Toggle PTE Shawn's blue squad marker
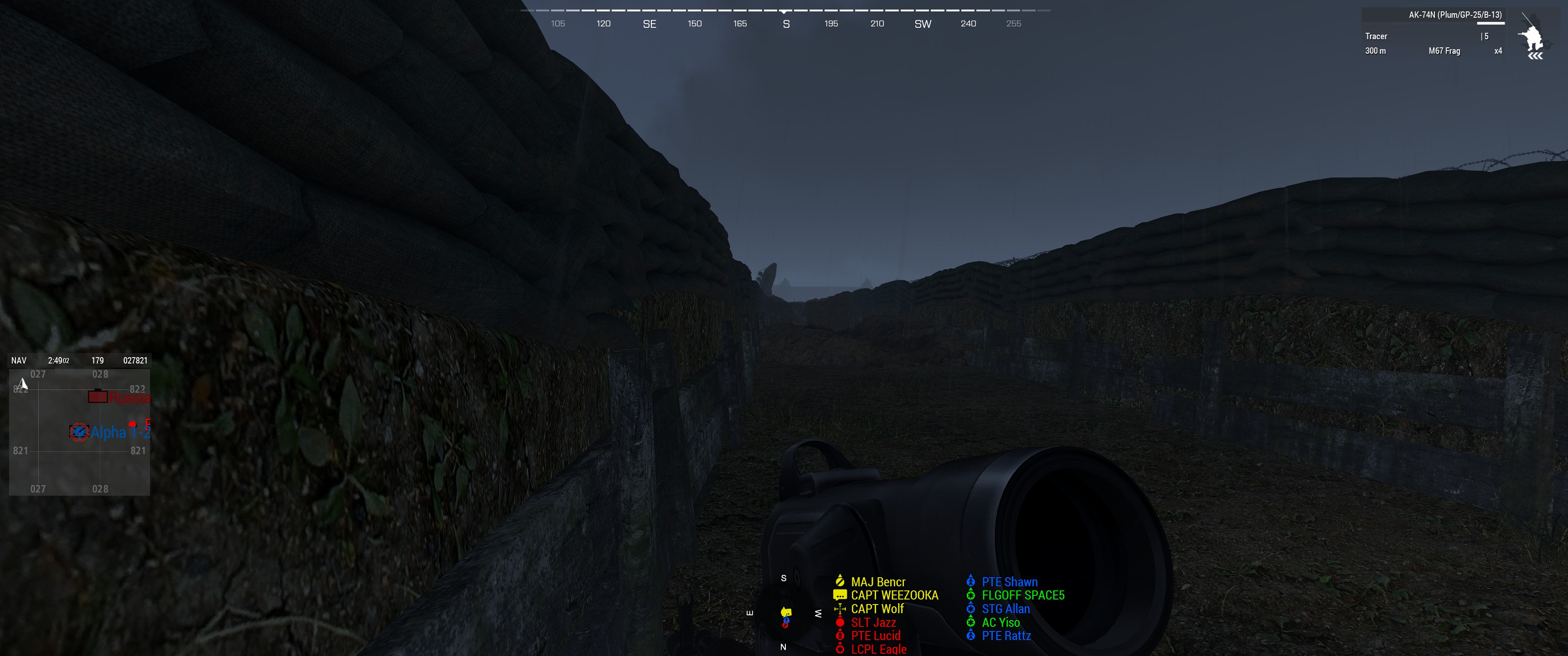The image size is (1568, 656). coord(971,581)
